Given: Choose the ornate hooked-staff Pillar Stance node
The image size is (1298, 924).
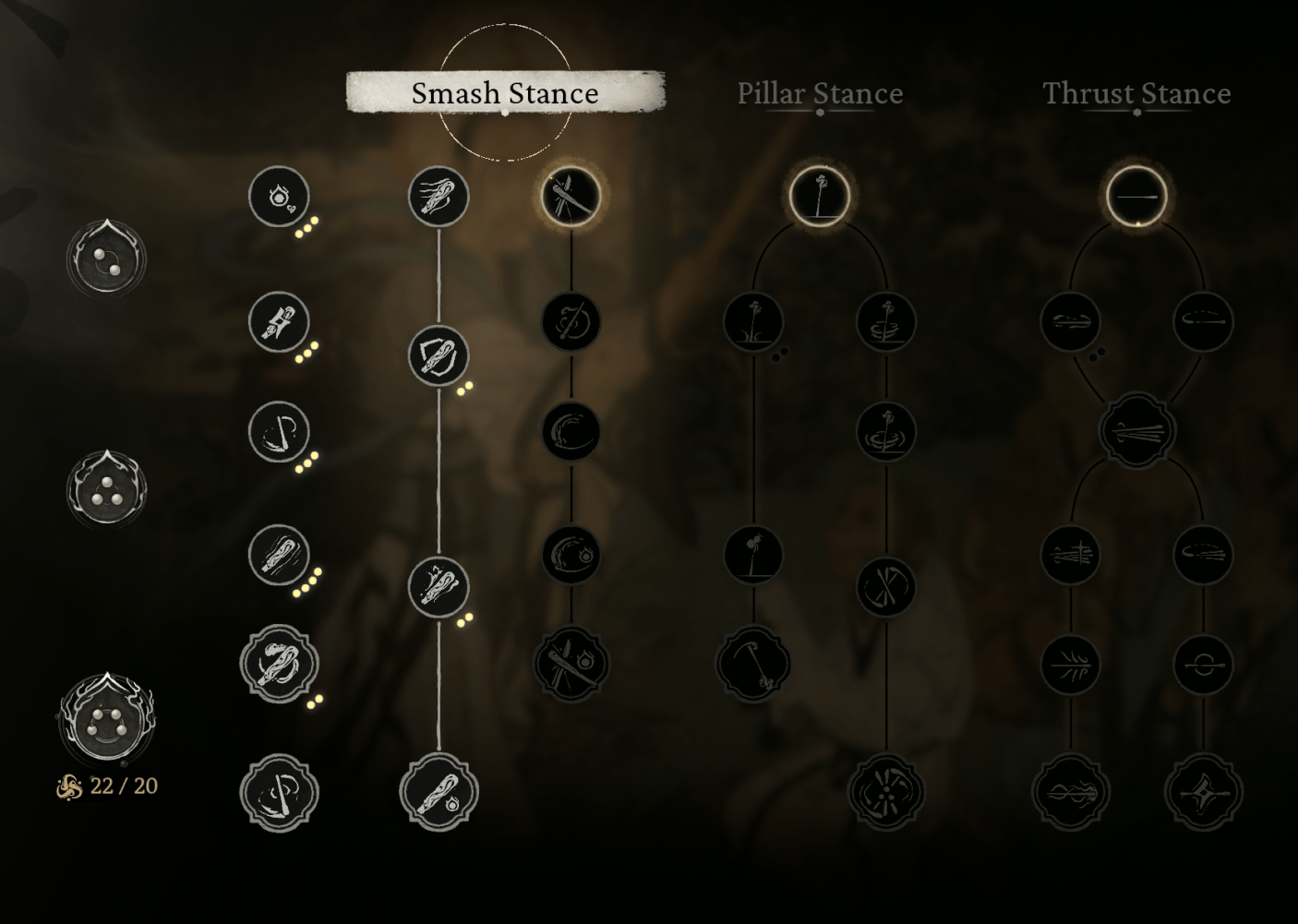Looking at the screenshot, I should (753, 664).
